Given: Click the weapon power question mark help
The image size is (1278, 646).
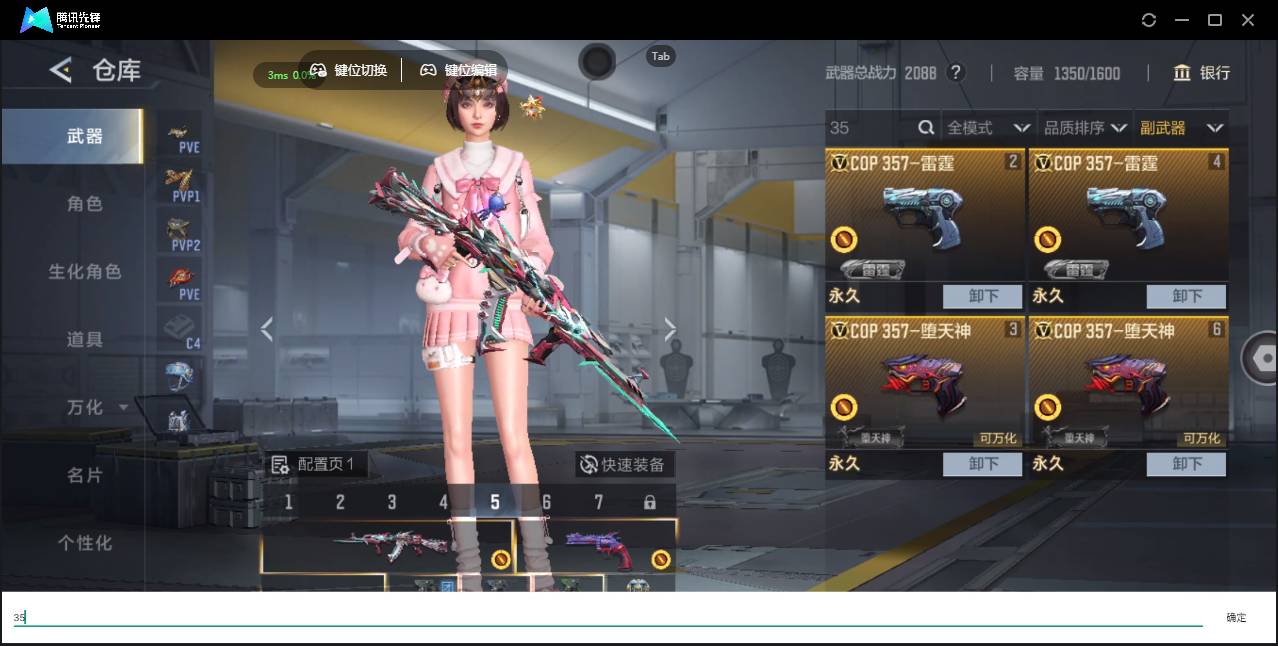Looking at the screenshot, I should [956, 73].
